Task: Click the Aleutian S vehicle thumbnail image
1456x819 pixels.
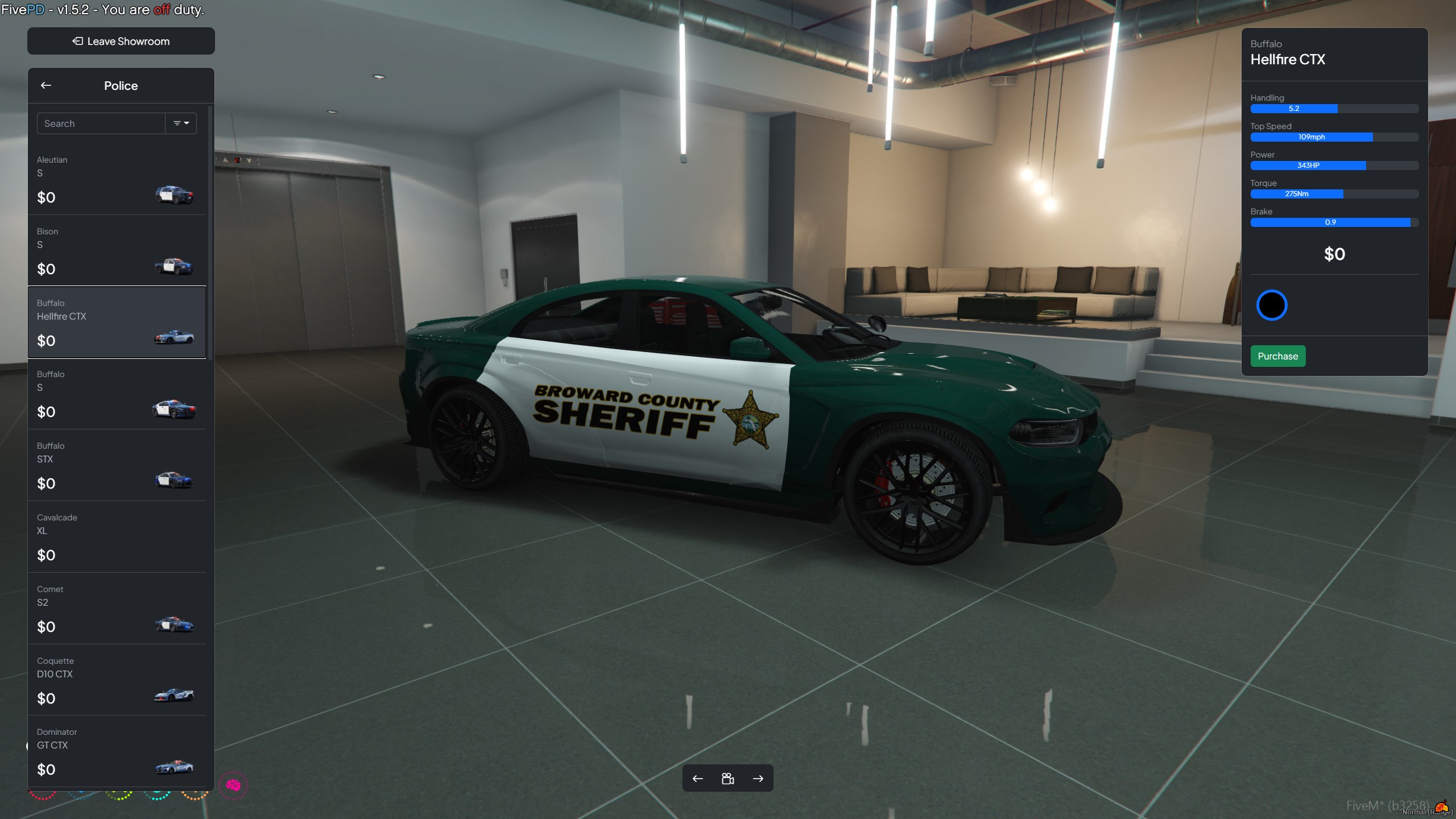Action: pos(174,195)
